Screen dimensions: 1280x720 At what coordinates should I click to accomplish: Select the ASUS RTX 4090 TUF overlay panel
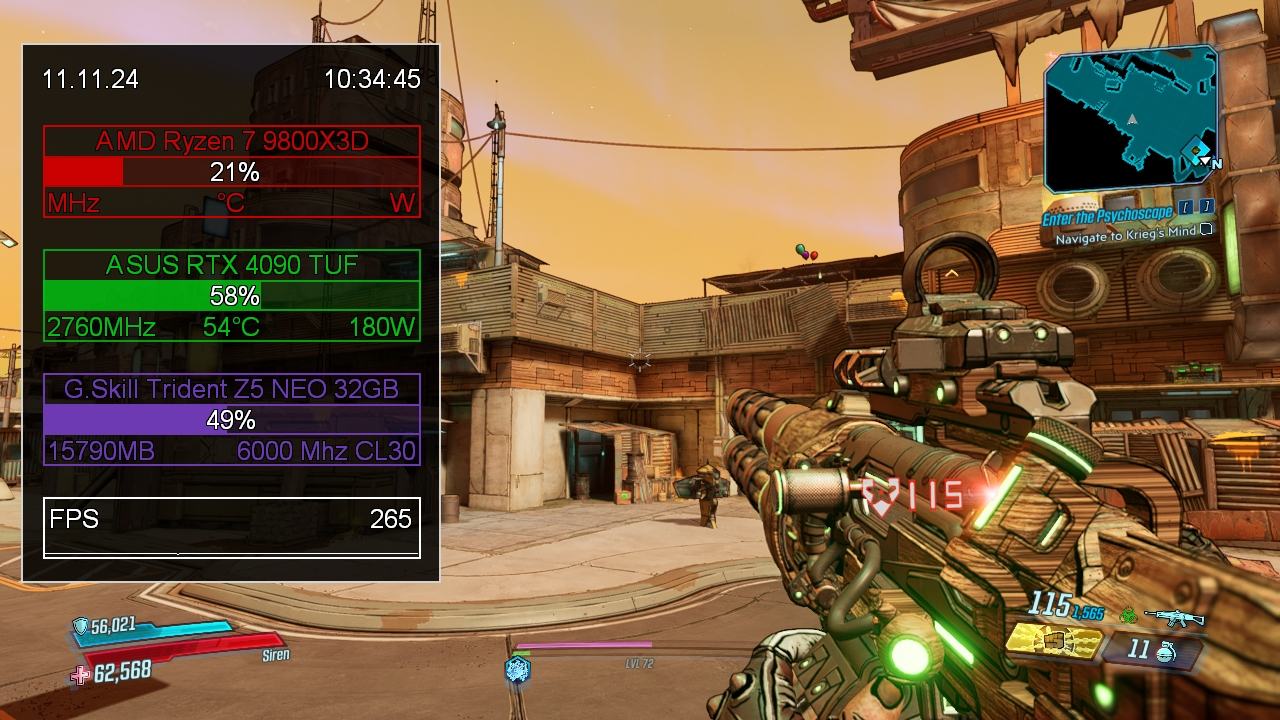point(231,296)
